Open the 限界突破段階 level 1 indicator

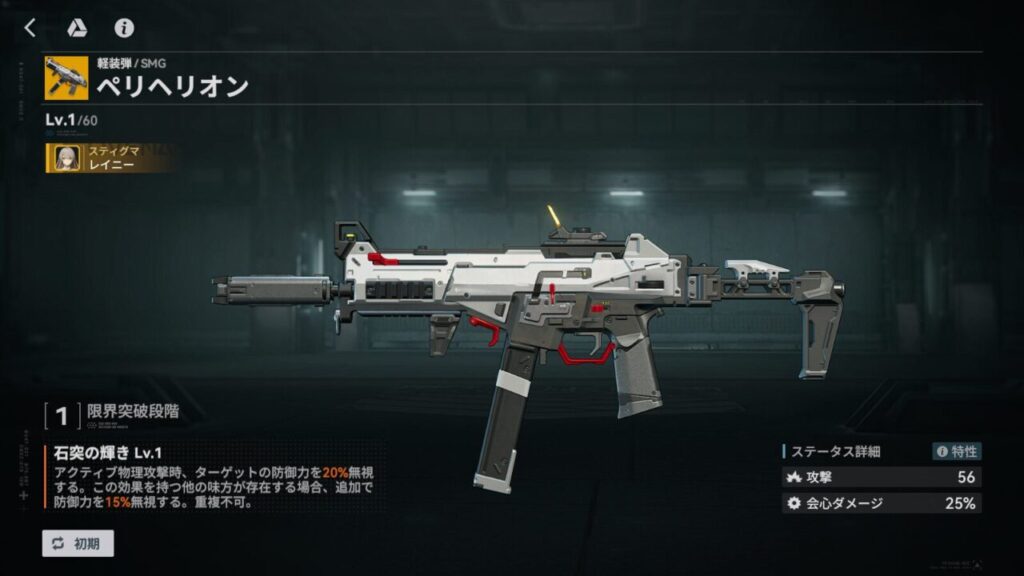click(61, 412)
